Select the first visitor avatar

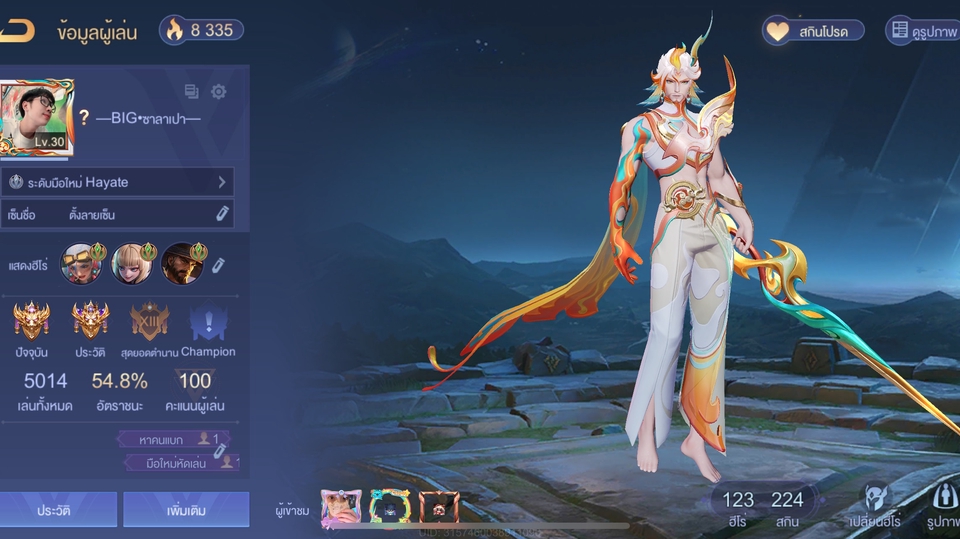tap(341, 508)
